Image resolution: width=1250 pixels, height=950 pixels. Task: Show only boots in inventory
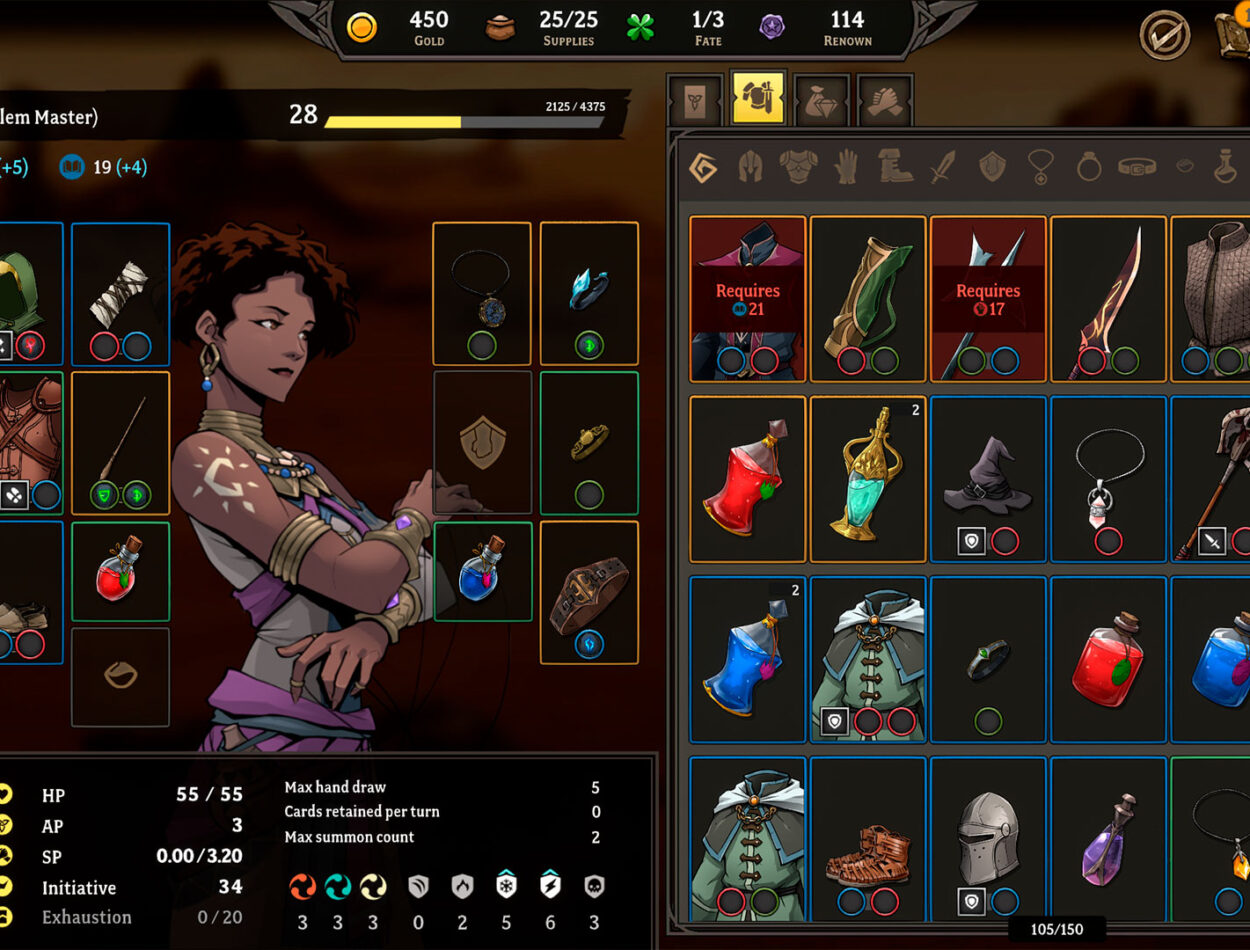pos(895,167)
